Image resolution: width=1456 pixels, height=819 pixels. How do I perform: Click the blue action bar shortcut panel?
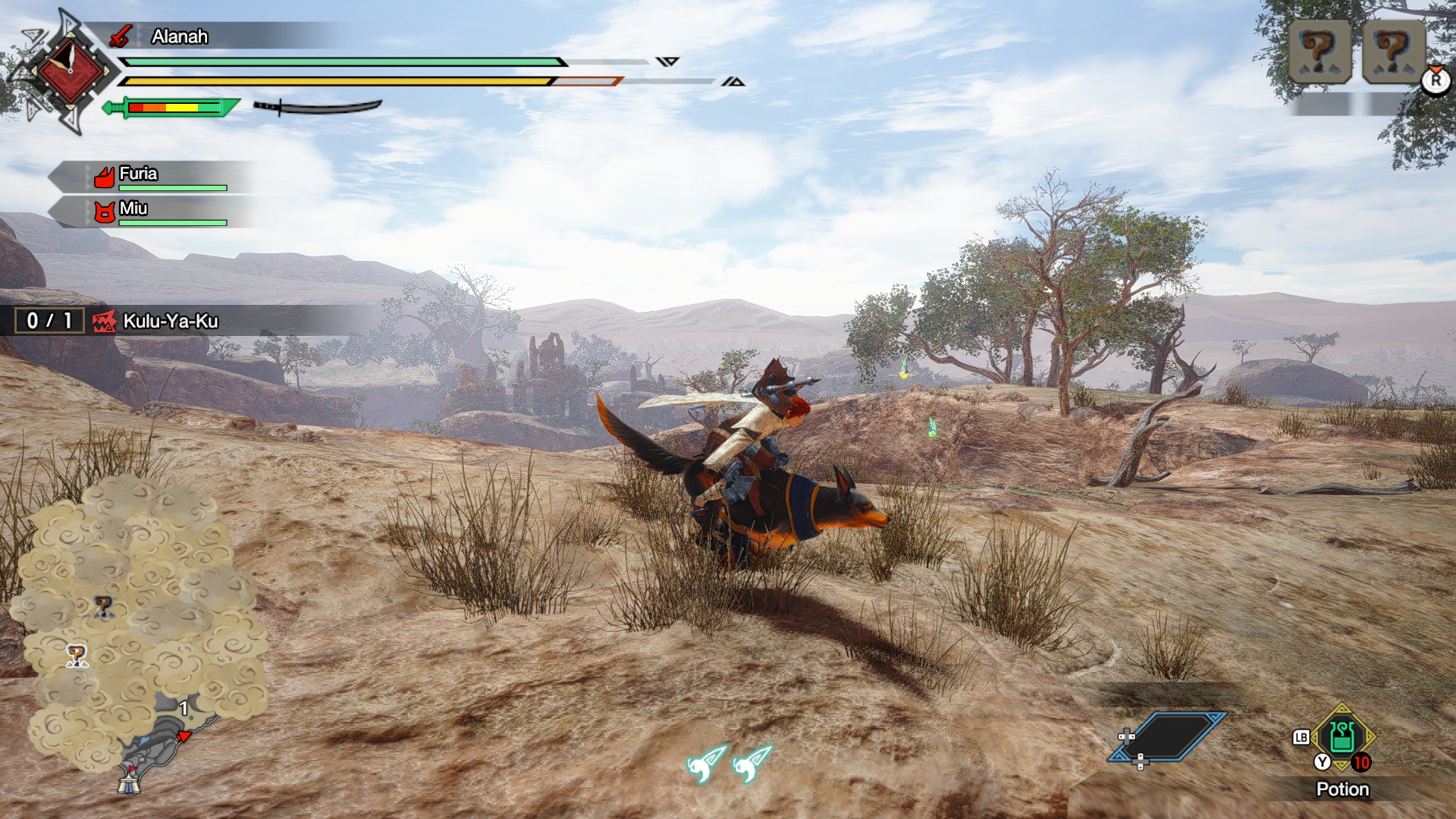[1167, 736]
